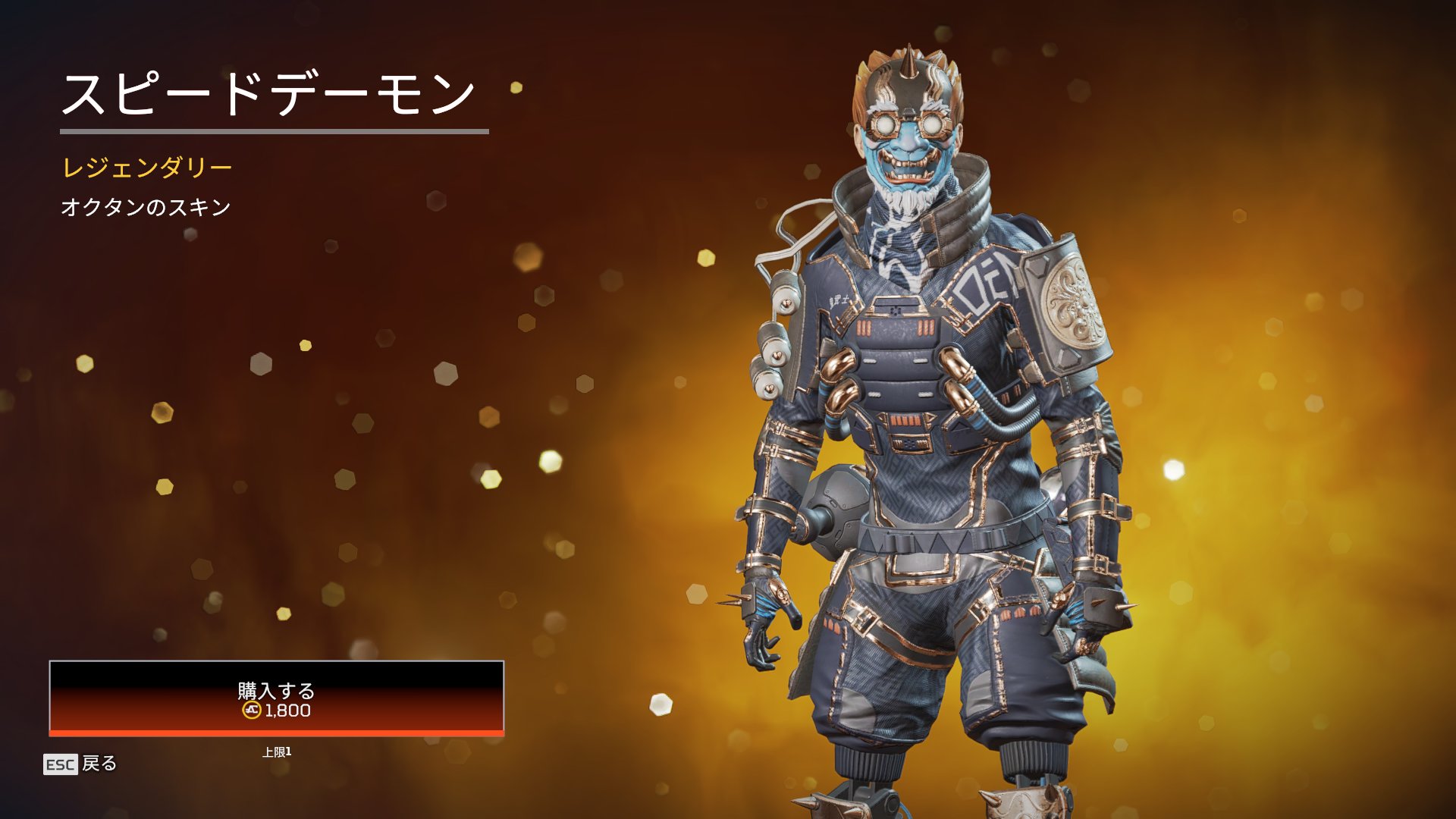
Task: Click Octane's goggles on the character model
Action: pyautogui.click(x=908, y=125)
